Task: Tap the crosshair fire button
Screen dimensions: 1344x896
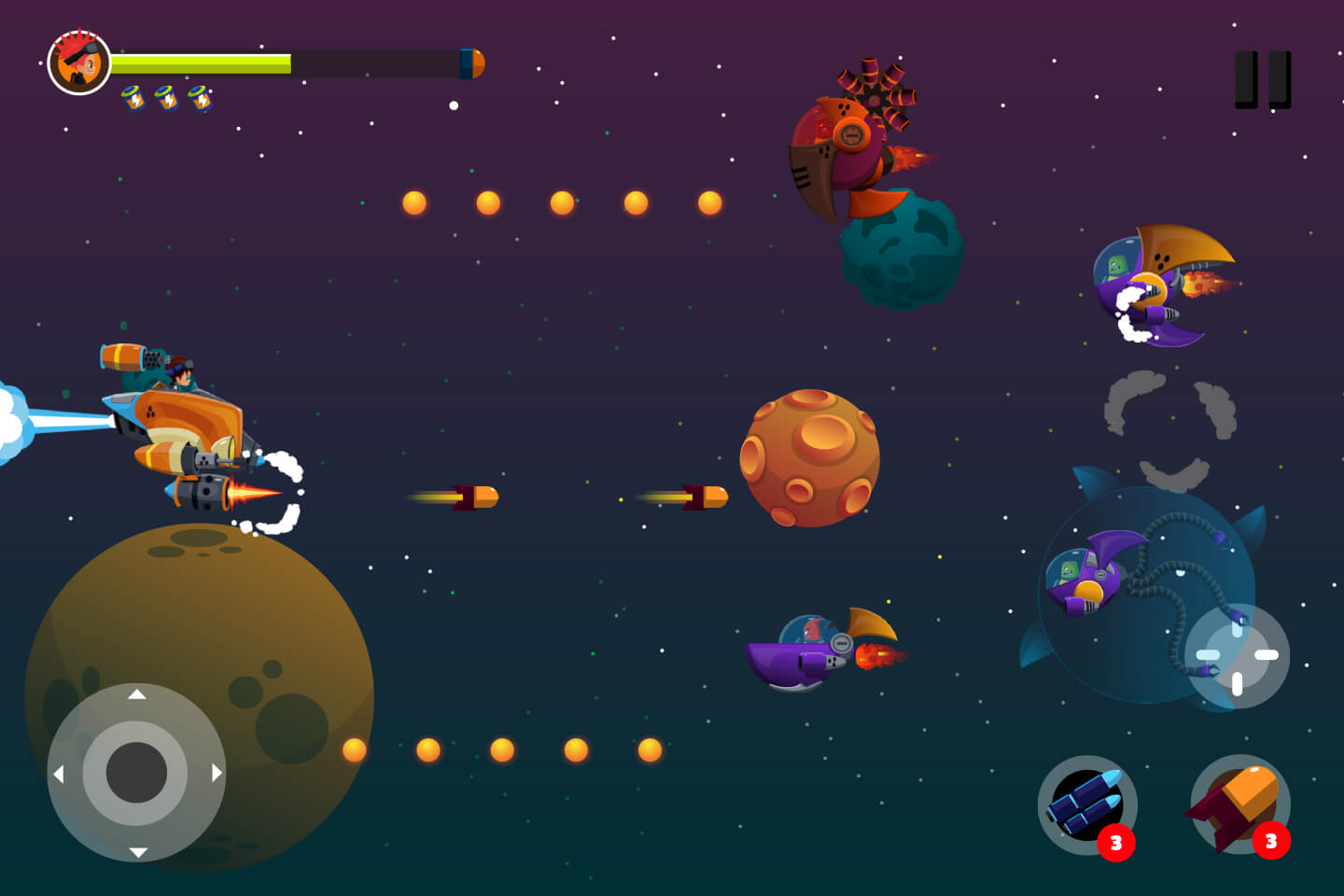Action: pos(1237,656)
